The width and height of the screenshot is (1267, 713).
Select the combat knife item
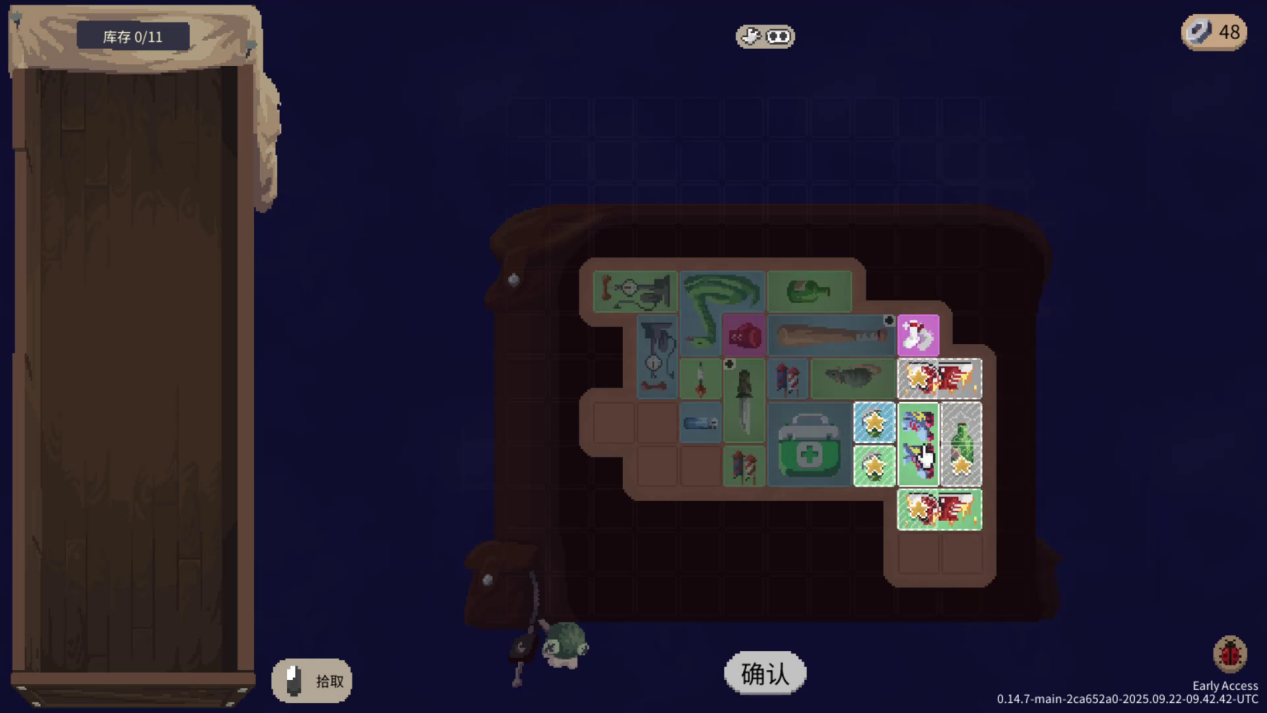pyautogui.click(x=744, y=400)
